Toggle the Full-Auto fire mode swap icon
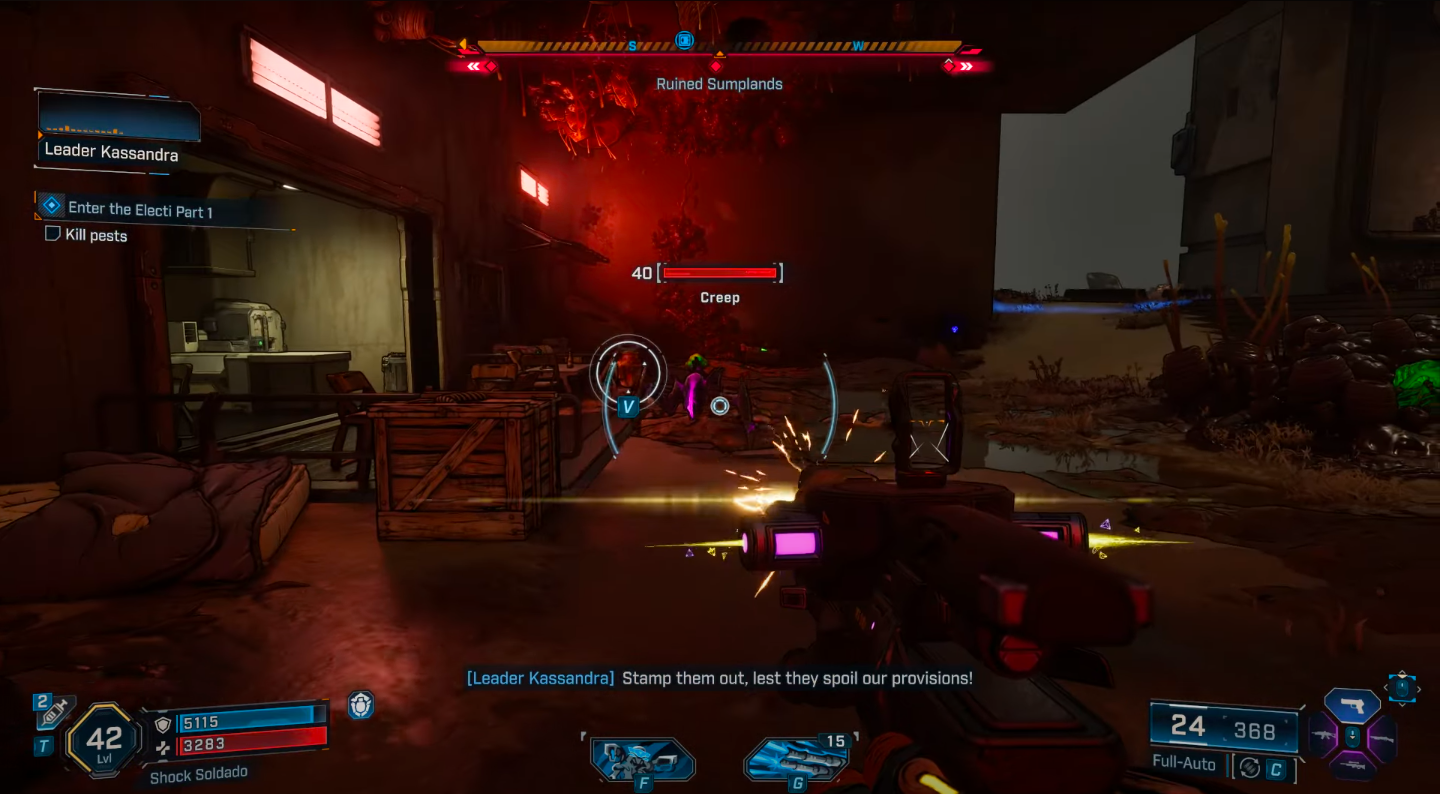This screenshot has height=794, width=1440. [x=1248, y=767]
